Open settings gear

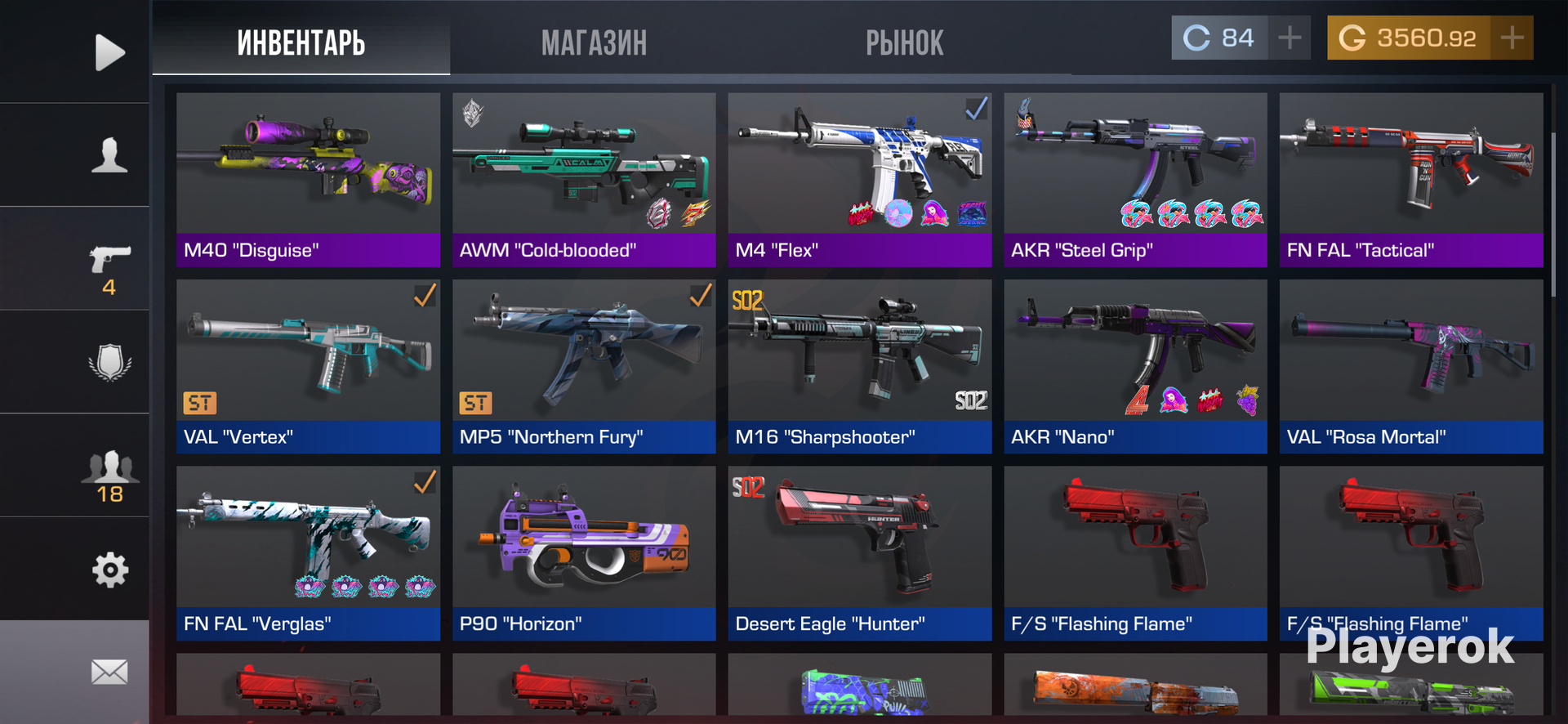(x=109, y=570)
